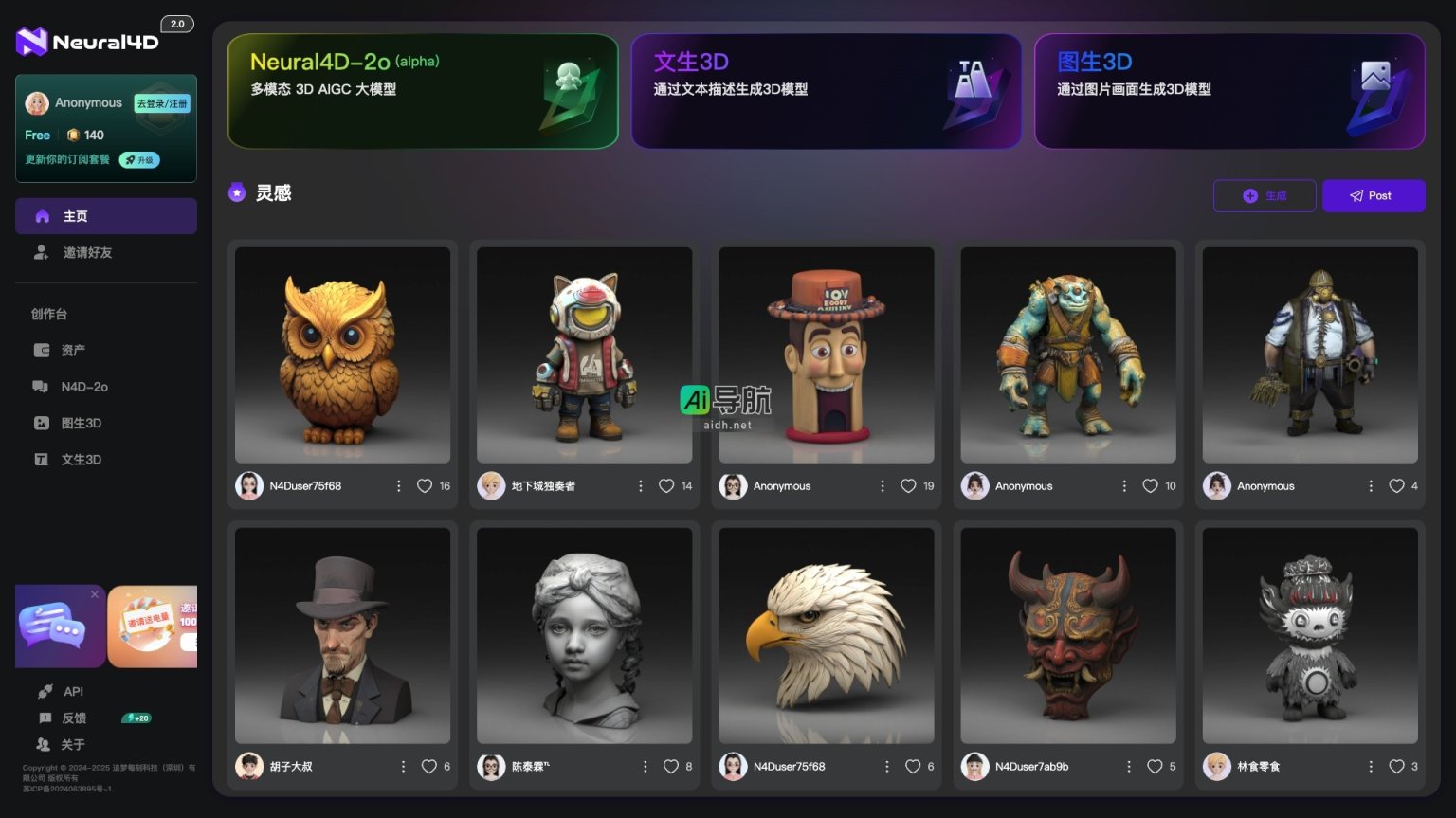1456x818 pixels.
Task: Open options menu on 林食零食's card
Action: click(1371, 766)
